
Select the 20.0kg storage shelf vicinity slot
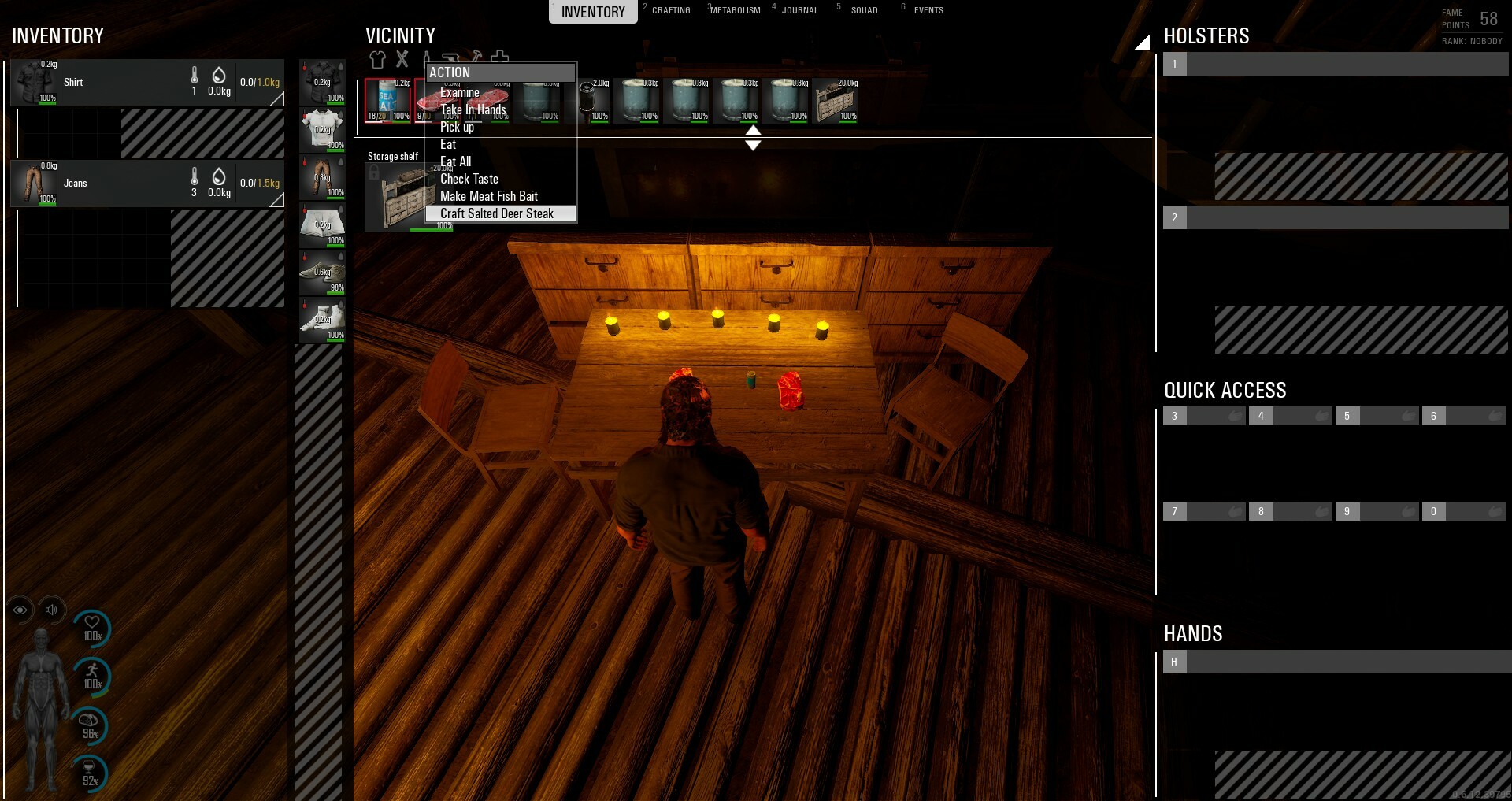(836, 101)
